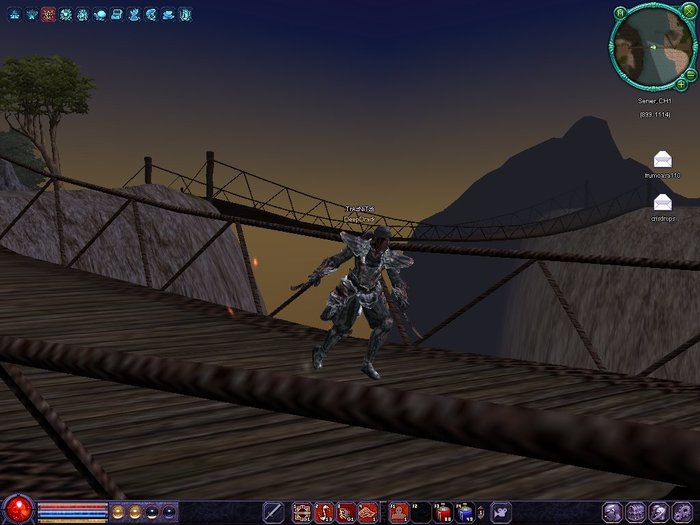
Task: Zoom in the minimap with plus button
Action: [681, 84]
